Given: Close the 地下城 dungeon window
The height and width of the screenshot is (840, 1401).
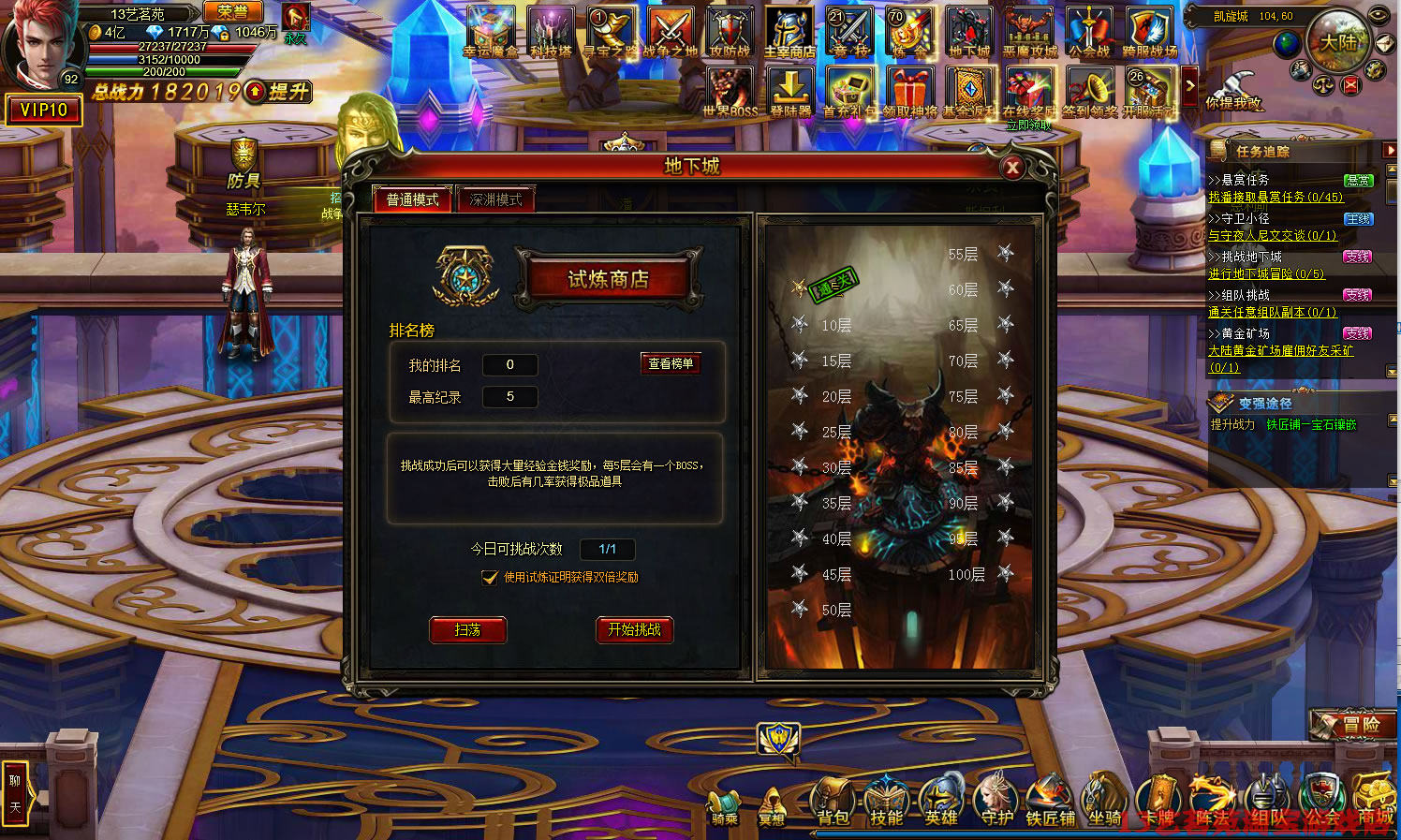Looking at the screenshot, I should [1011, 168].
